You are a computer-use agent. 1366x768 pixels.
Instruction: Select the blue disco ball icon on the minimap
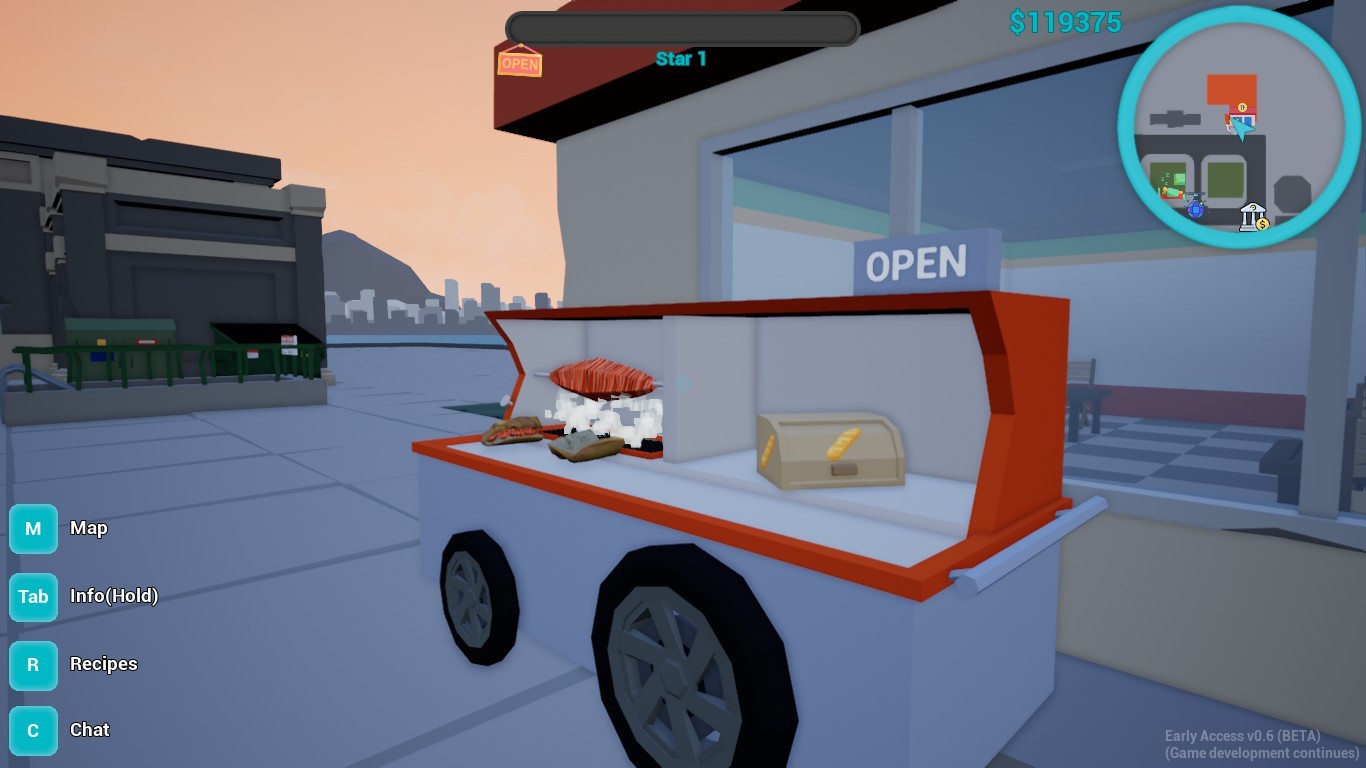click(x=1196, y=210)
